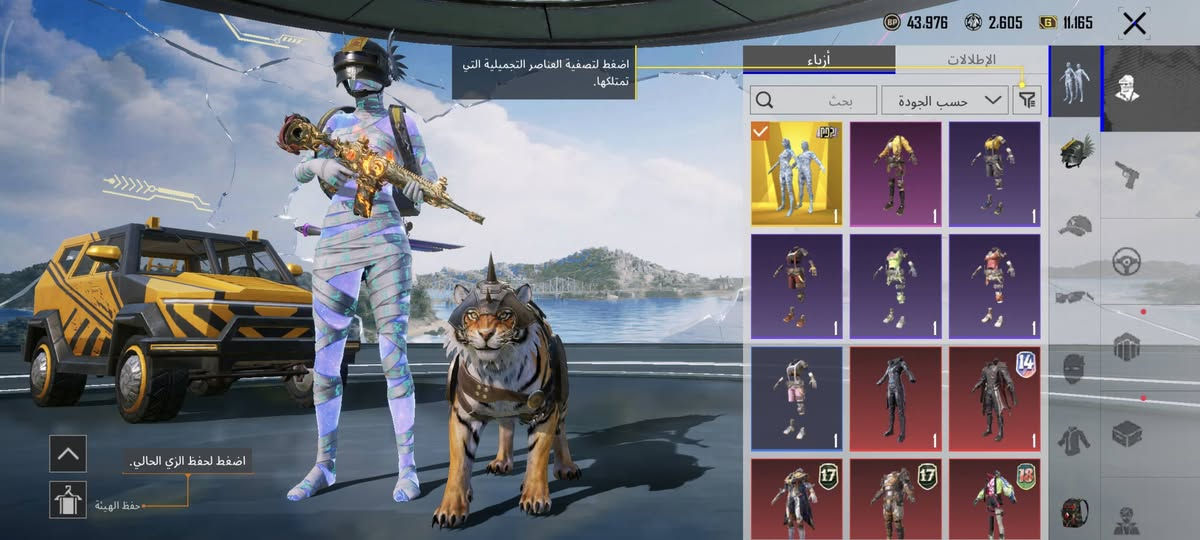1200x540 pixels.
Task: Open the helmet category icon
Action: point(1074,151)
